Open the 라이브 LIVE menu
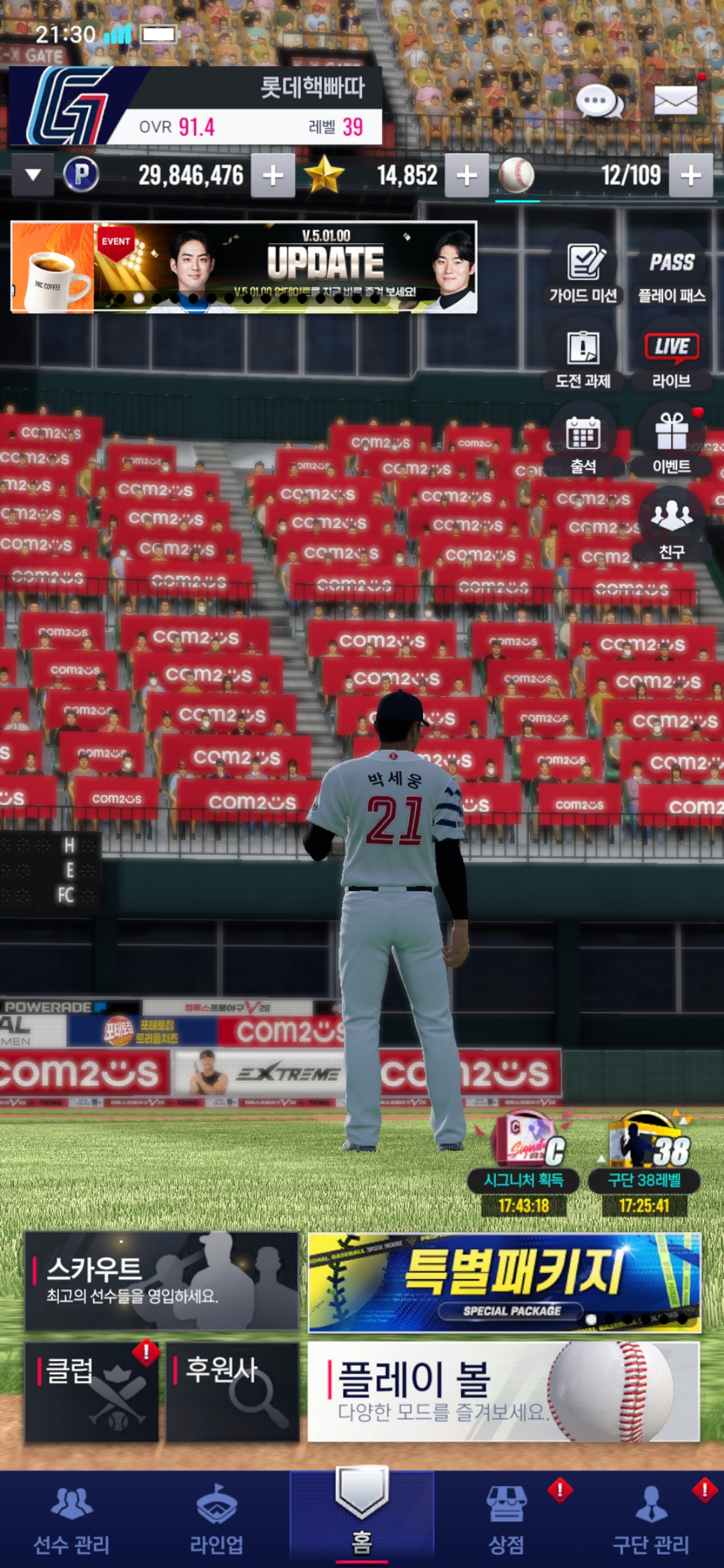The height and width of the screenshot is (1568, 724). [x=672, y=356]
